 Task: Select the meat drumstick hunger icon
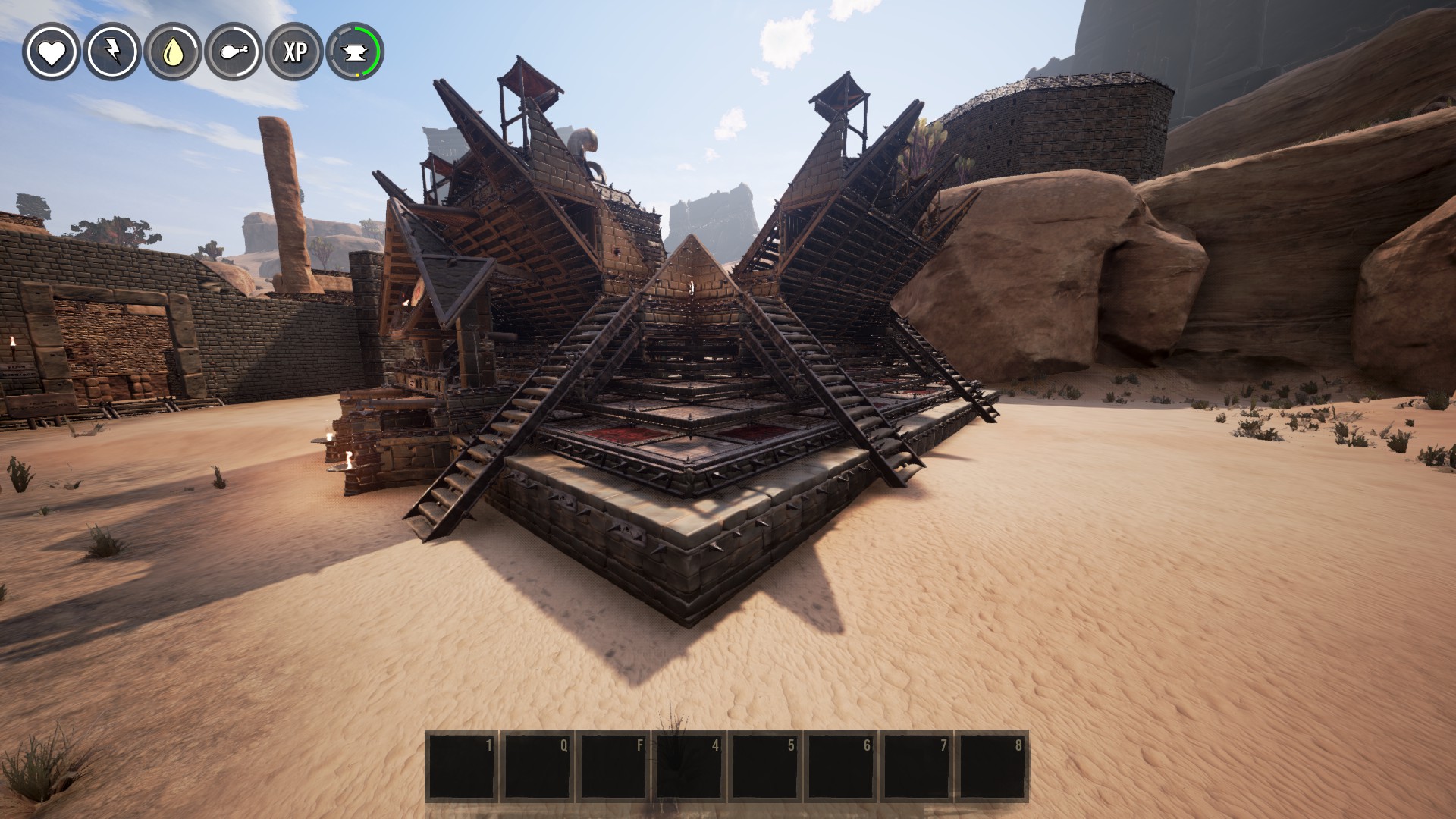coord(233,52)
